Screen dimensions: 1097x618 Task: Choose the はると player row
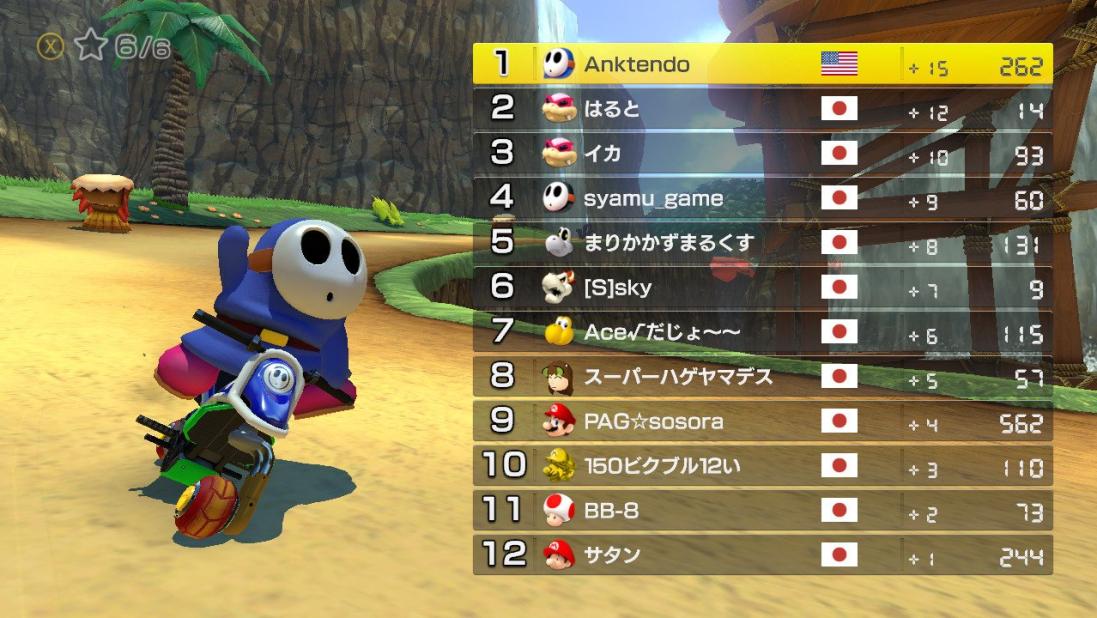[762, 109]
